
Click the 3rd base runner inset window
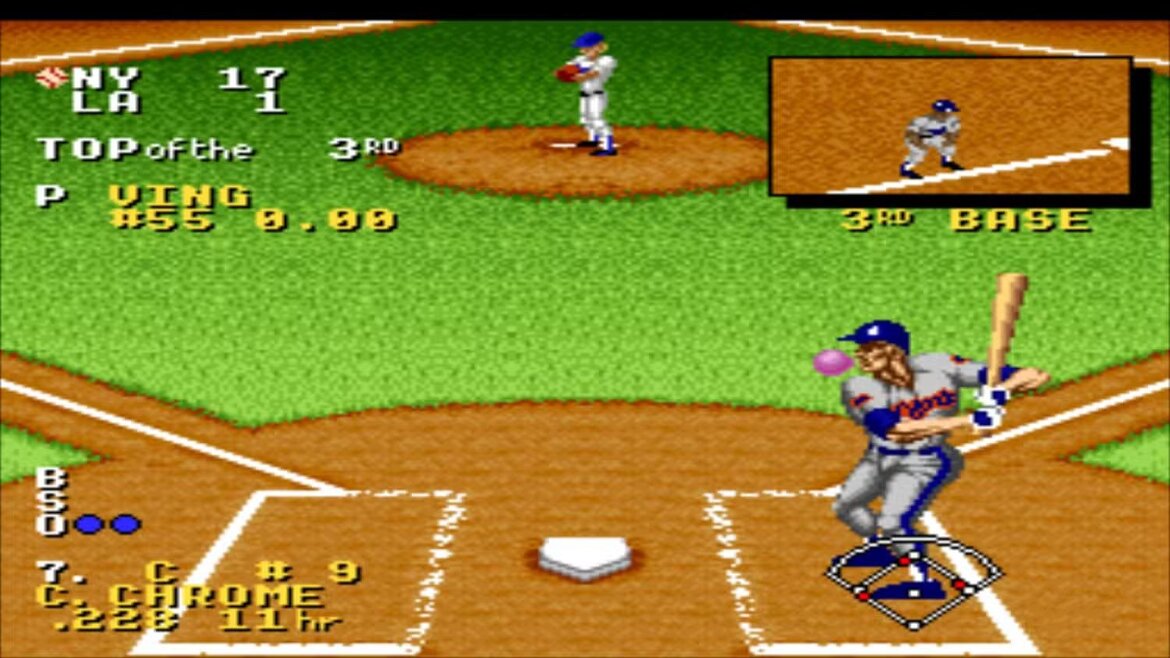(950, 126)
